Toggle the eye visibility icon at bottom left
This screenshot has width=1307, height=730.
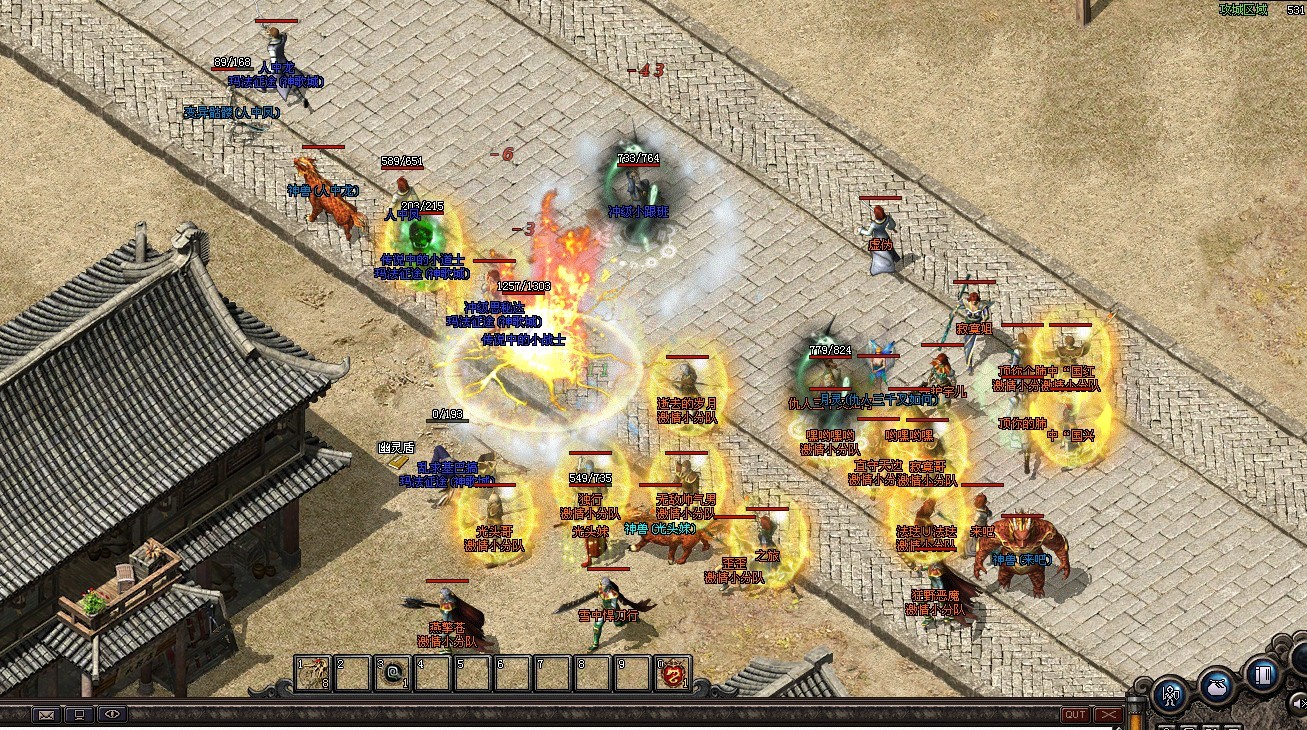click(113, 714)
